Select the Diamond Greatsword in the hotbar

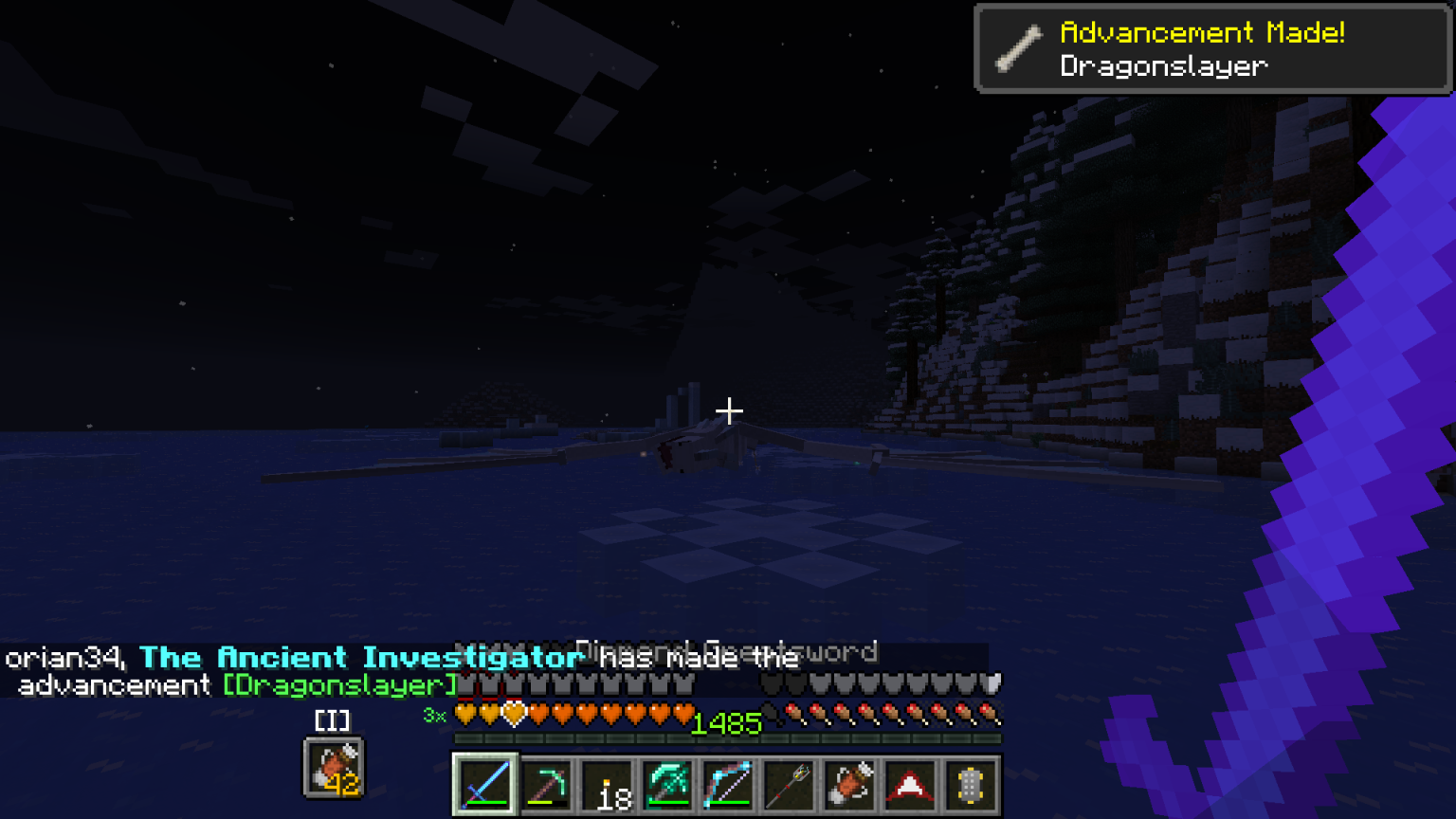pyautogui.click(x=485, y=783)
